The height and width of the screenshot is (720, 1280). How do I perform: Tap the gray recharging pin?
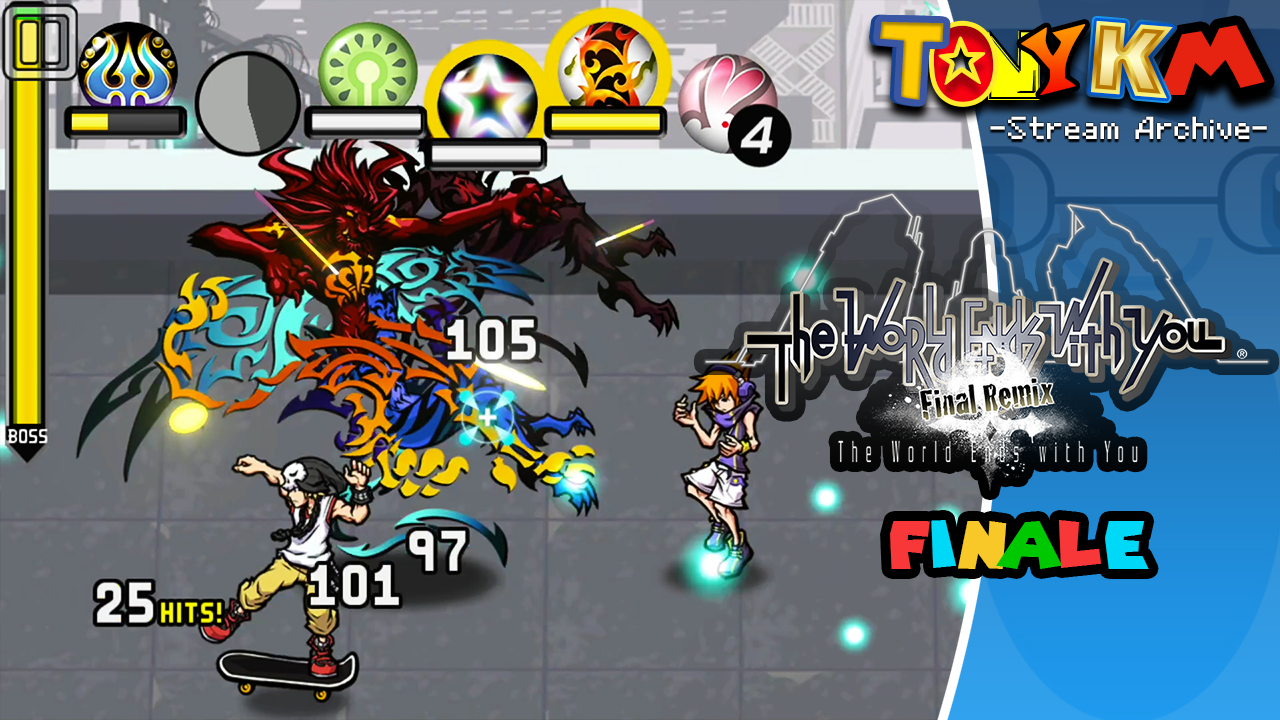247,102
